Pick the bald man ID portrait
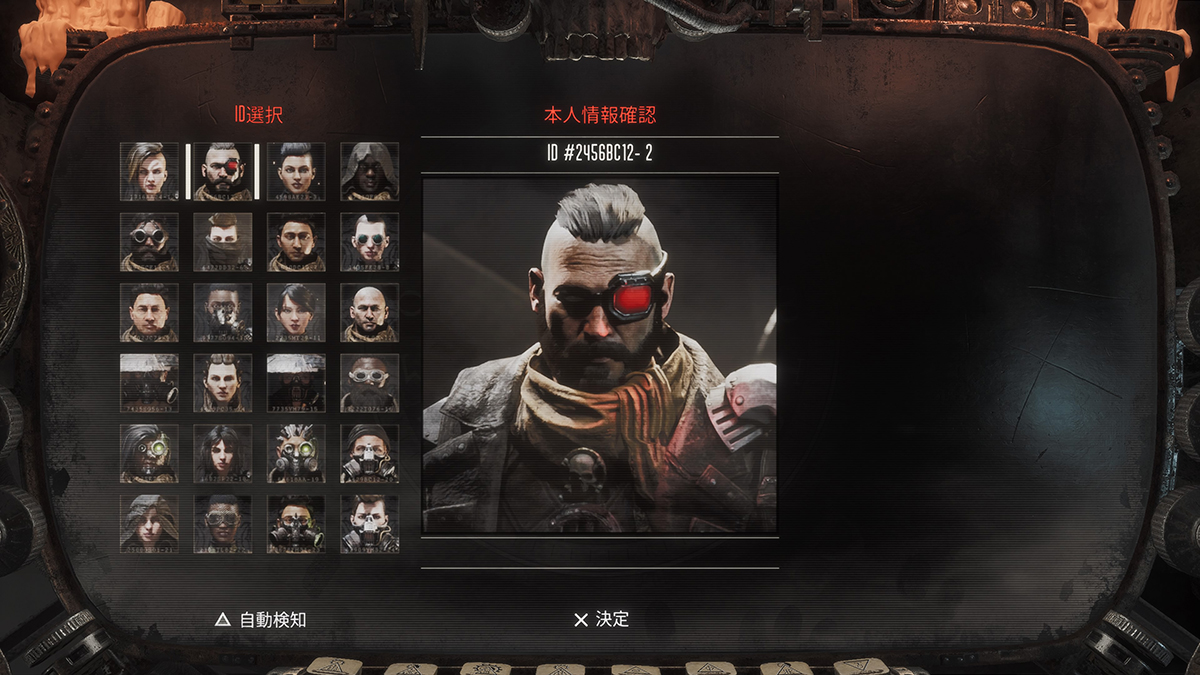 369,312
